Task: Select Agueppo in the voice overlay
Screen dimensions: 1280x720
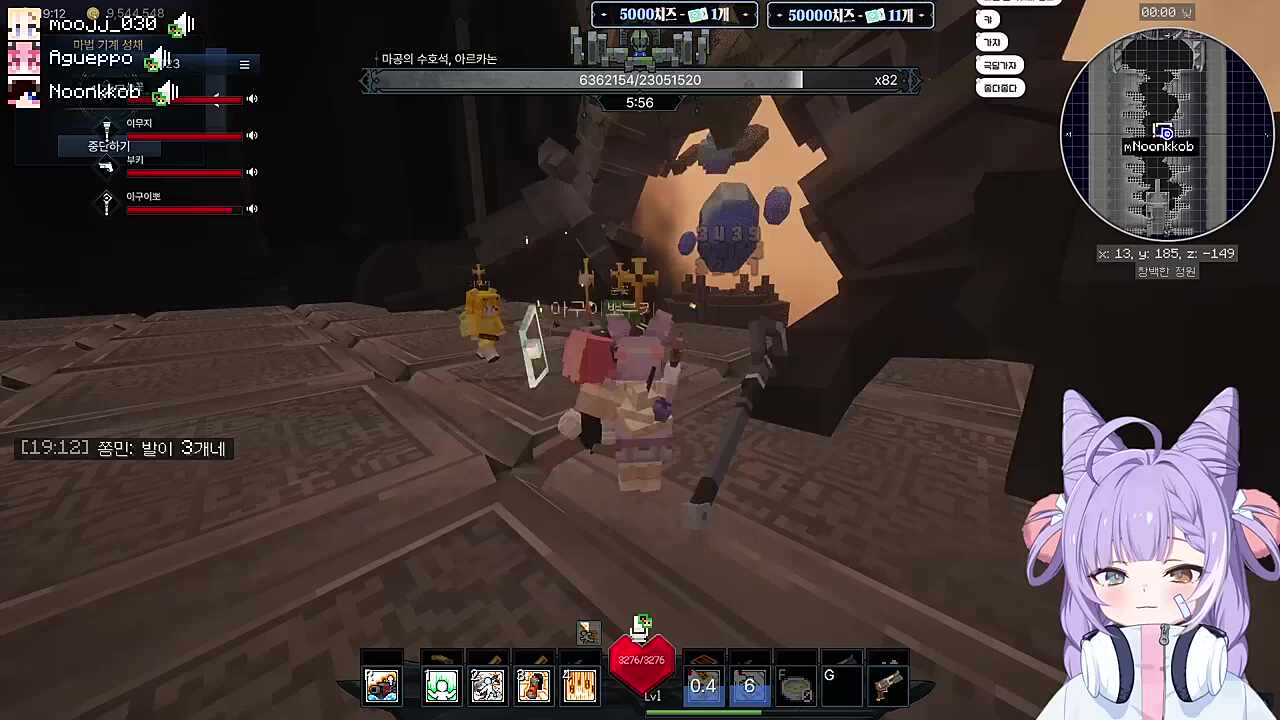Action: click(90, 59)
